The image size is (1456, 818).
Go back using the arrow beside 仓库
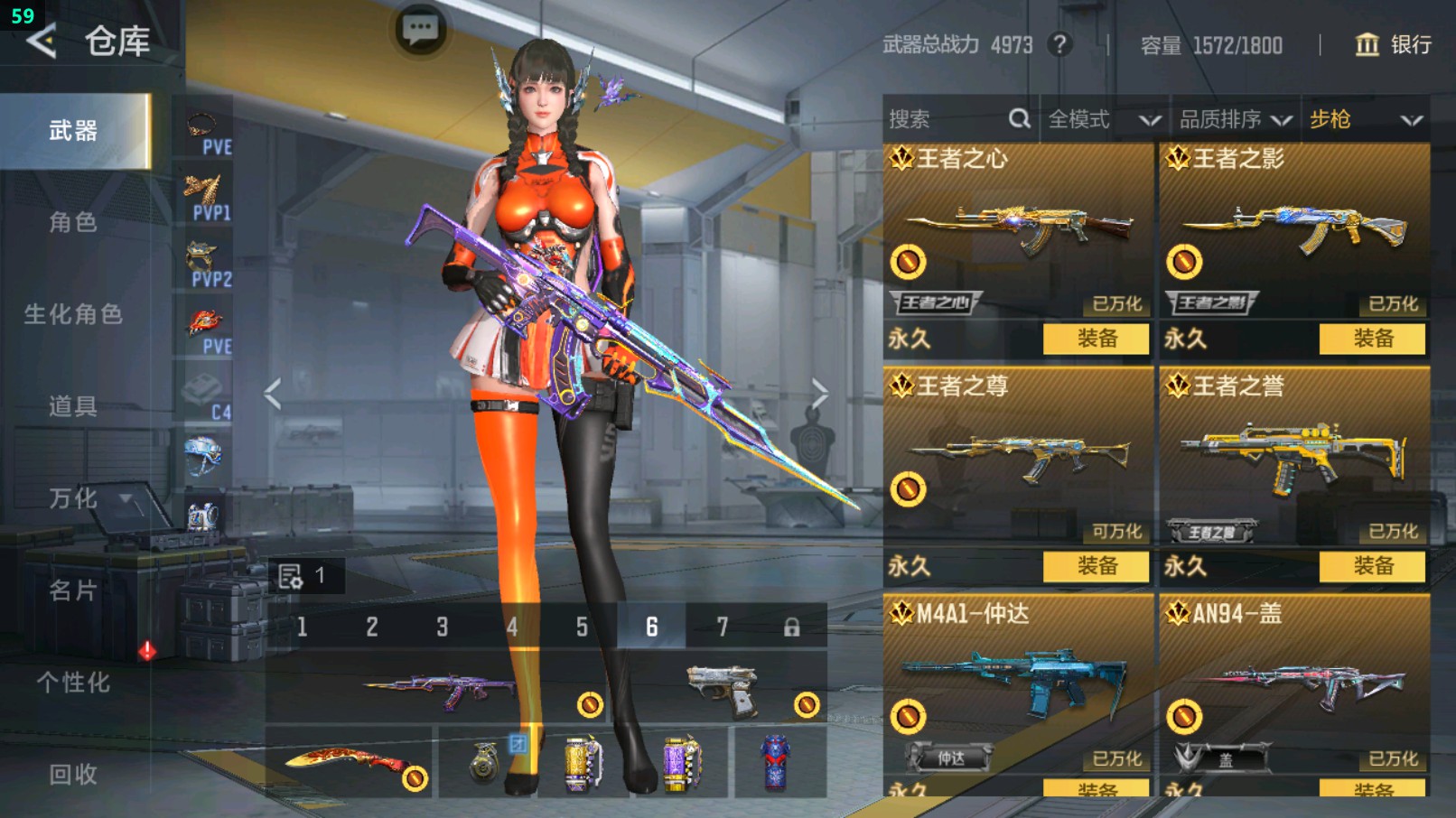tap(42, 42)
